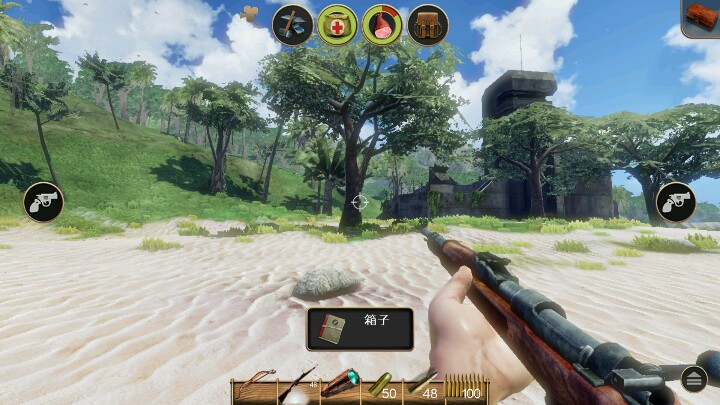This screenshot has height=405, width=720.
Task: Open the red chest in top corner
Action: [x=701, y=17]
